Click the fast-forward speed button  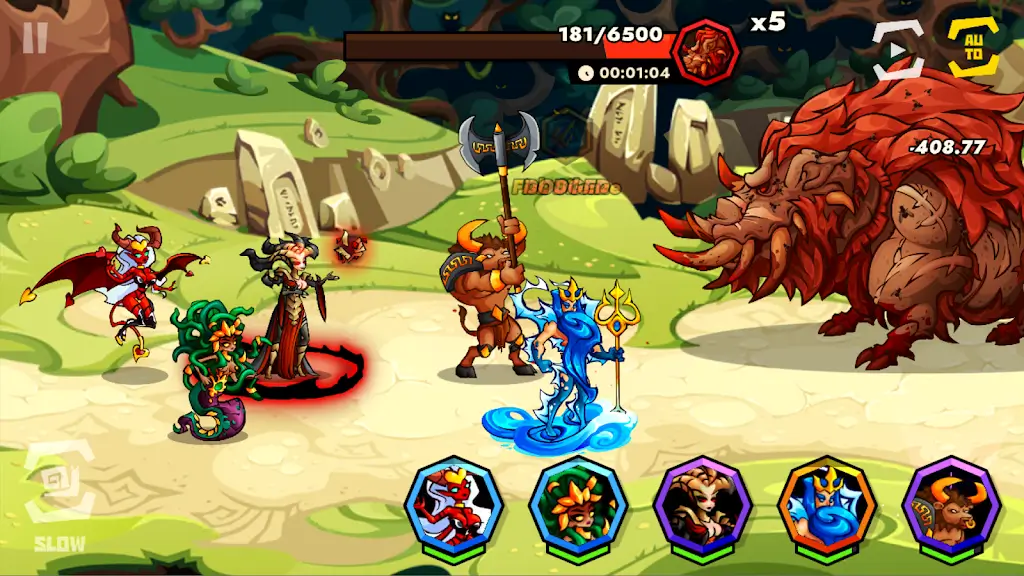pyautogui.click(x=897, y=50)
